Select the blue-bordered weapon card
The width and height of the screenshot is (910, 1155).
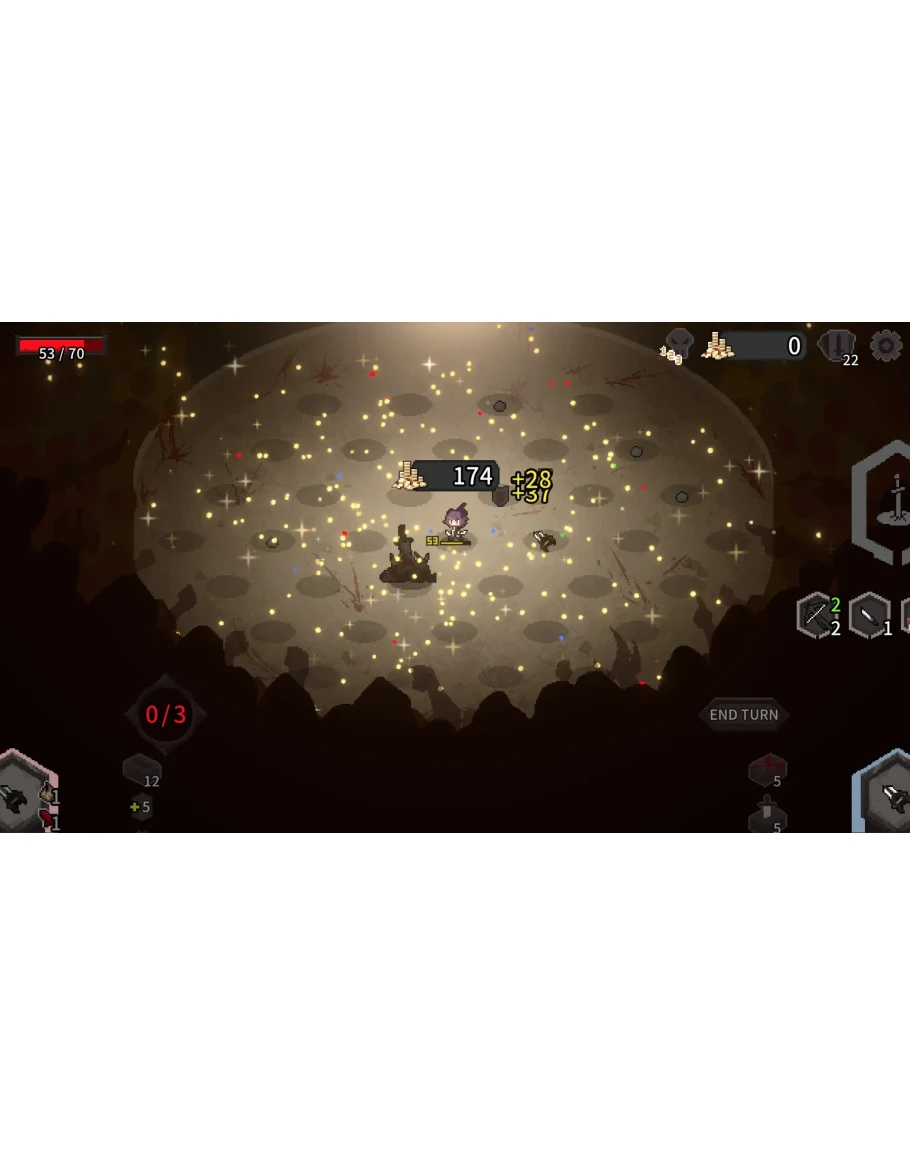[886, 795]
